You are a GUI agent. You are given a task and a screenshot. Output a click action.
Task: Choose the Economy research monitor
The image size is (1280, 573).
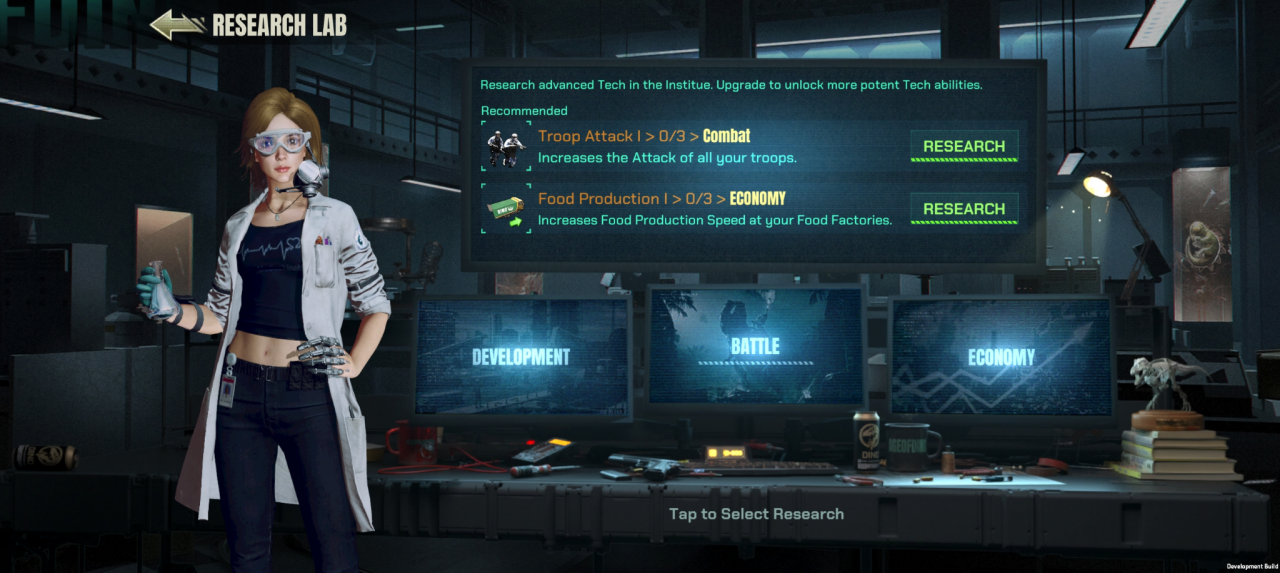(x=1001, y=357)
